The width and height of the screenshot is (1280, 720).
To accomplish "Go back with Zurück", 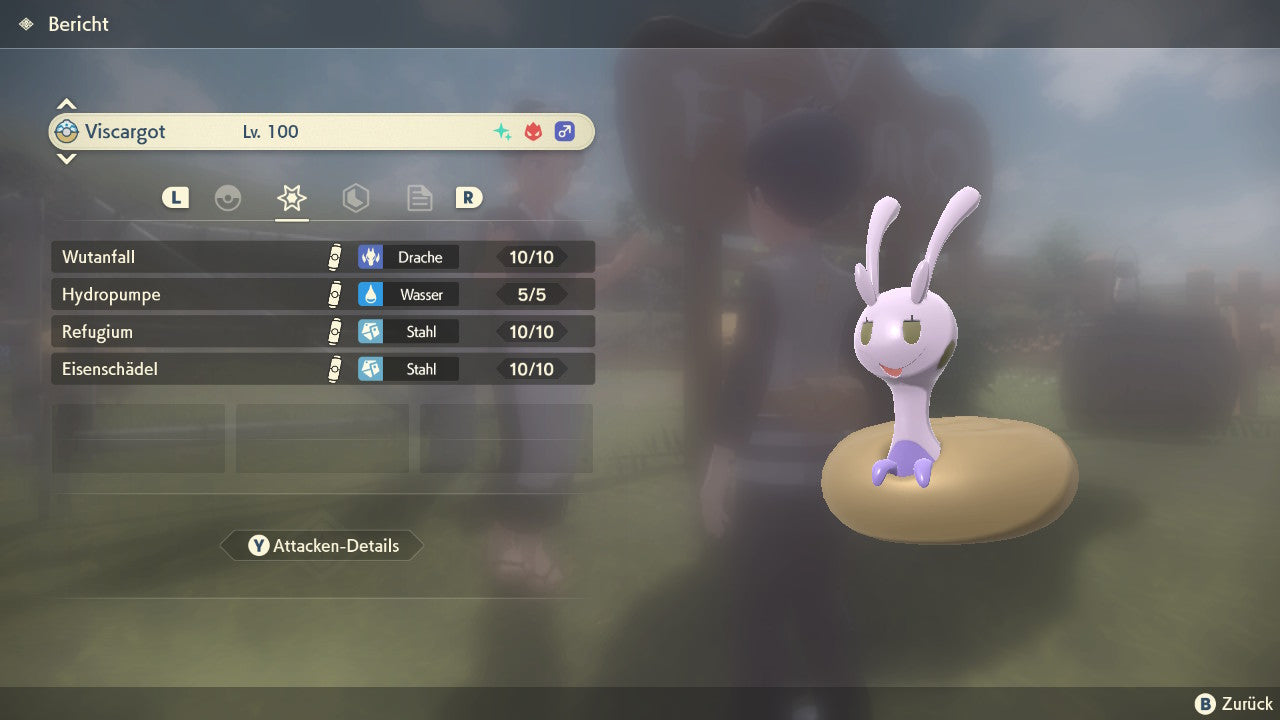I will pyautogui.click(x=1234, y=703).
